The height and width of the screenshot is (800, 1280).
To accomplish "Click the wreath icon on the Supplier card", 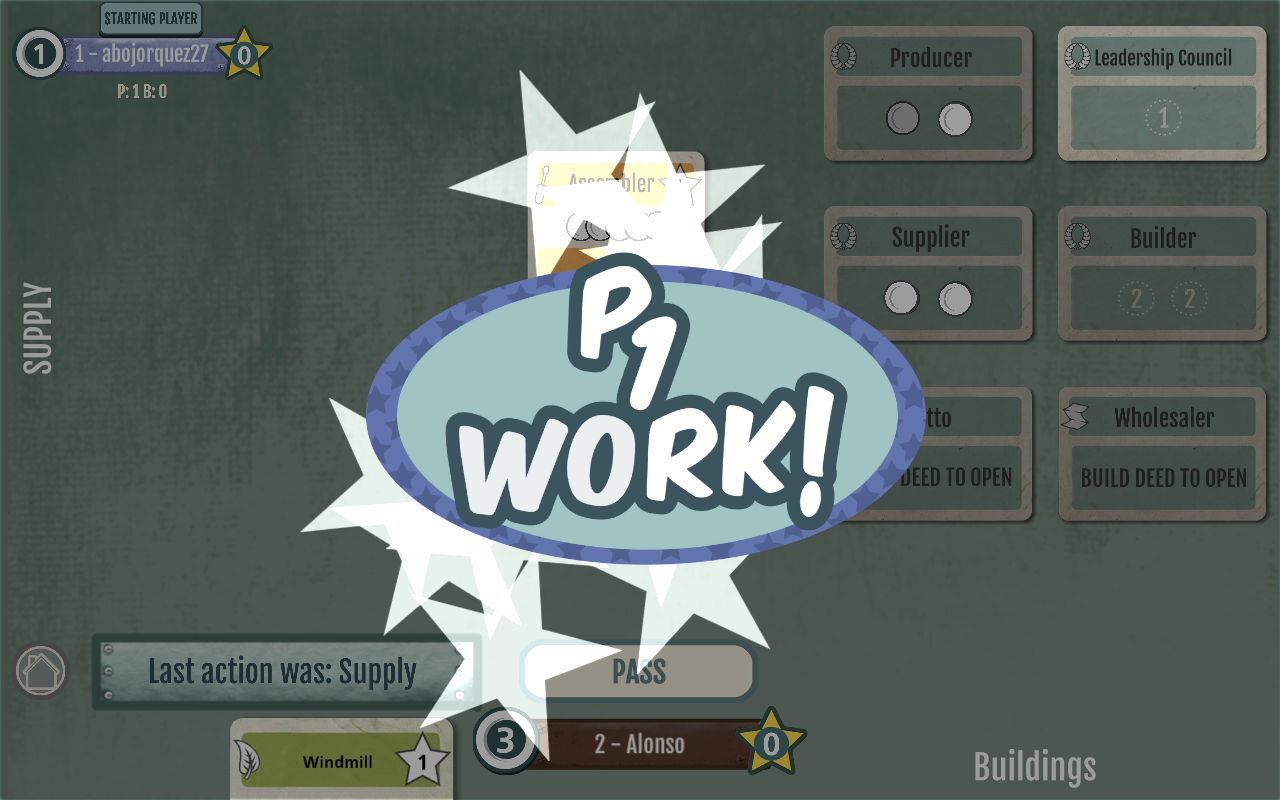I will coord(843,237).
